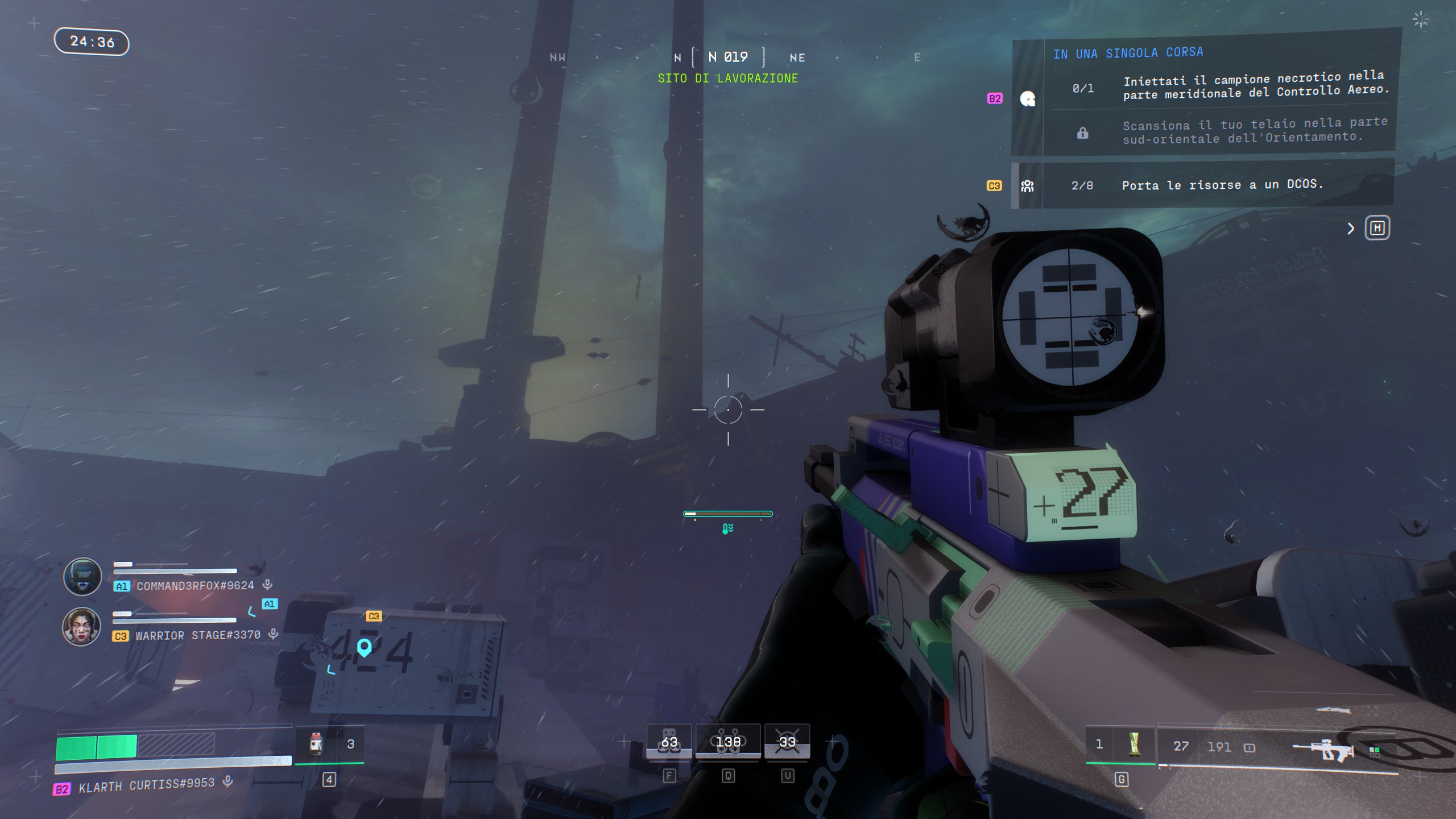Toggle COMMAND3RFOX's microphone icon

(x=267, y=585)
